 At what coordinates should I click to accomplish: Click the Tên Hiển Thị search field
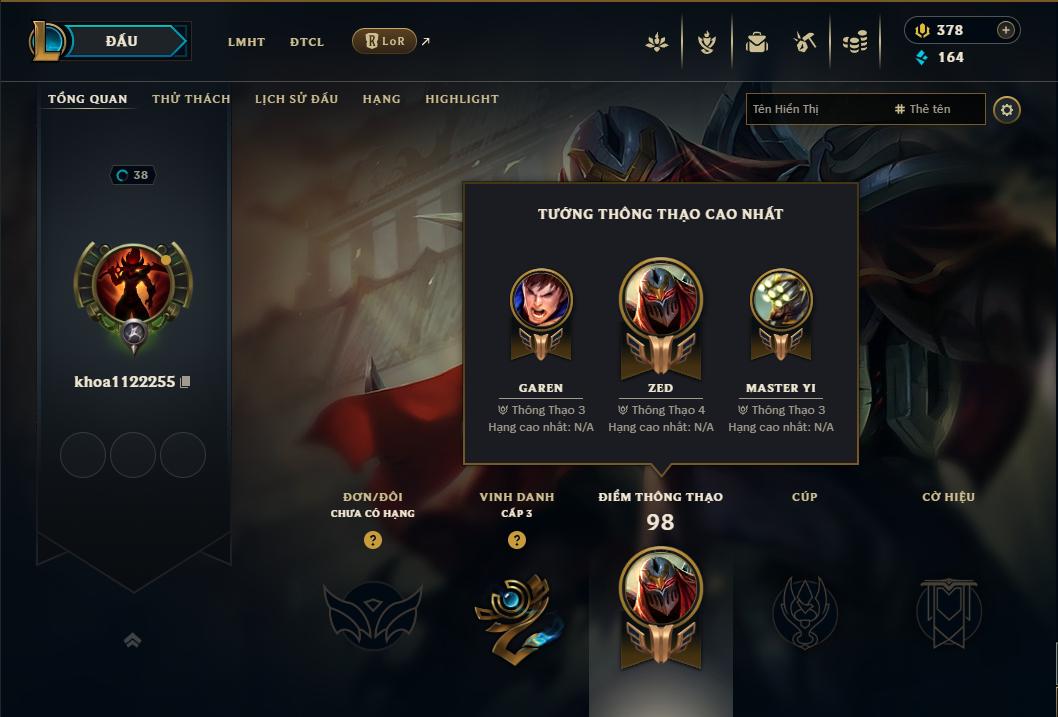point(815,109)
